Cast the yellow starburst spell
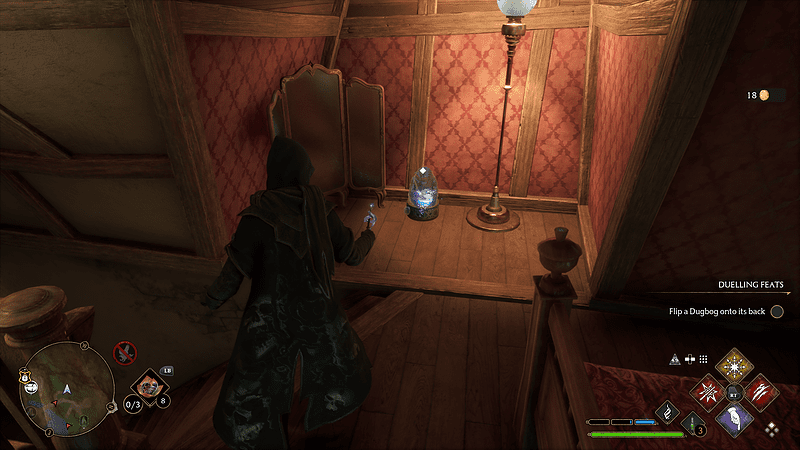 736,365
